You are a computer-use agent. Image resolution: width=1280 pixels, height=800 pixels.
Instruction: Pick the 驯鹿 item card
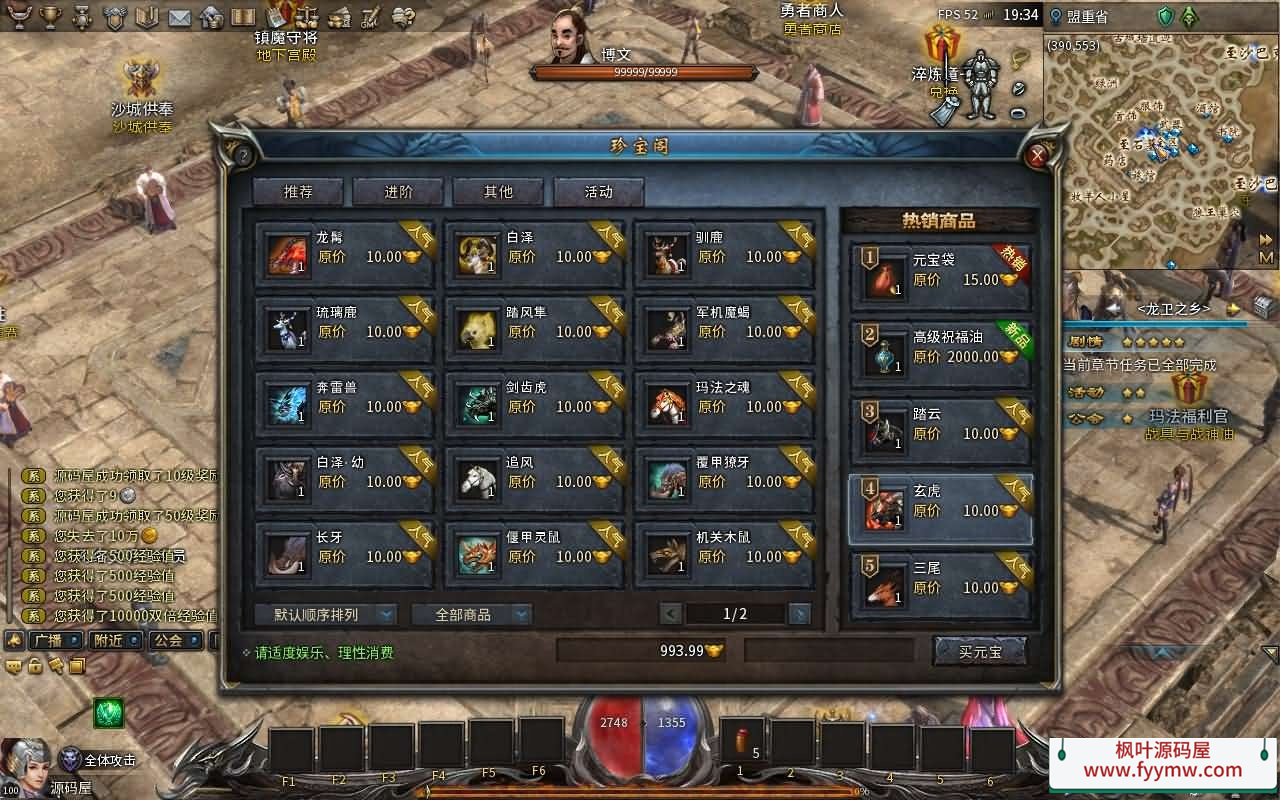click(724, 255)
